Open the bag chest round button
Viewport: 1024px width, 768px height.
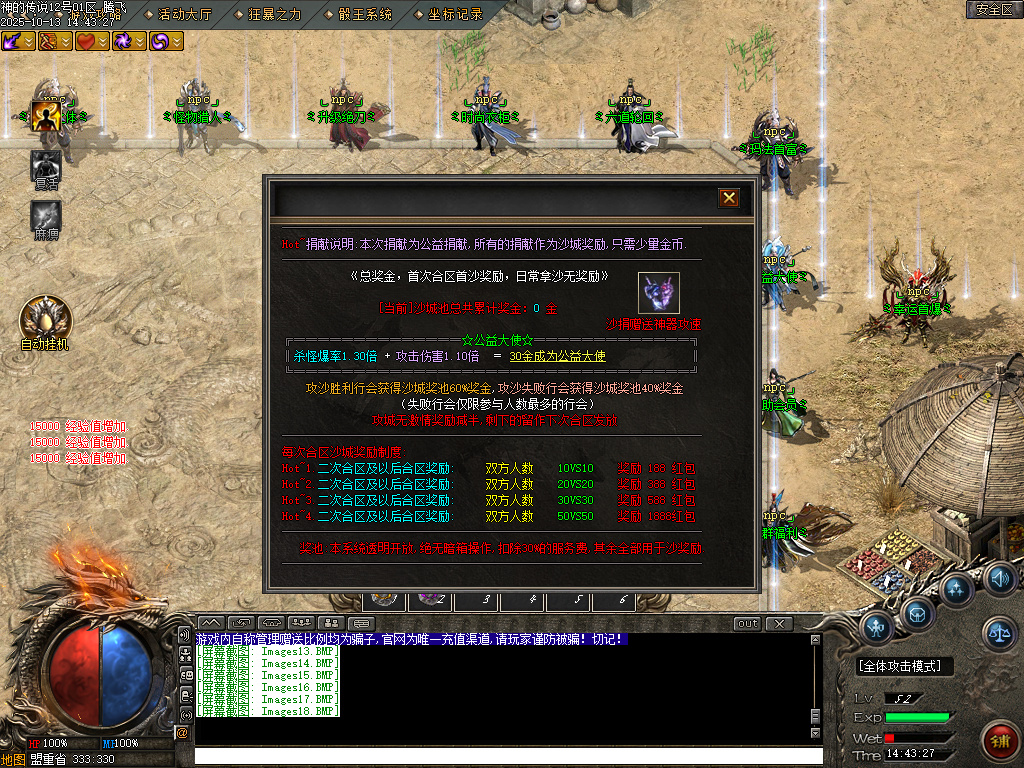tap(918, 611)
